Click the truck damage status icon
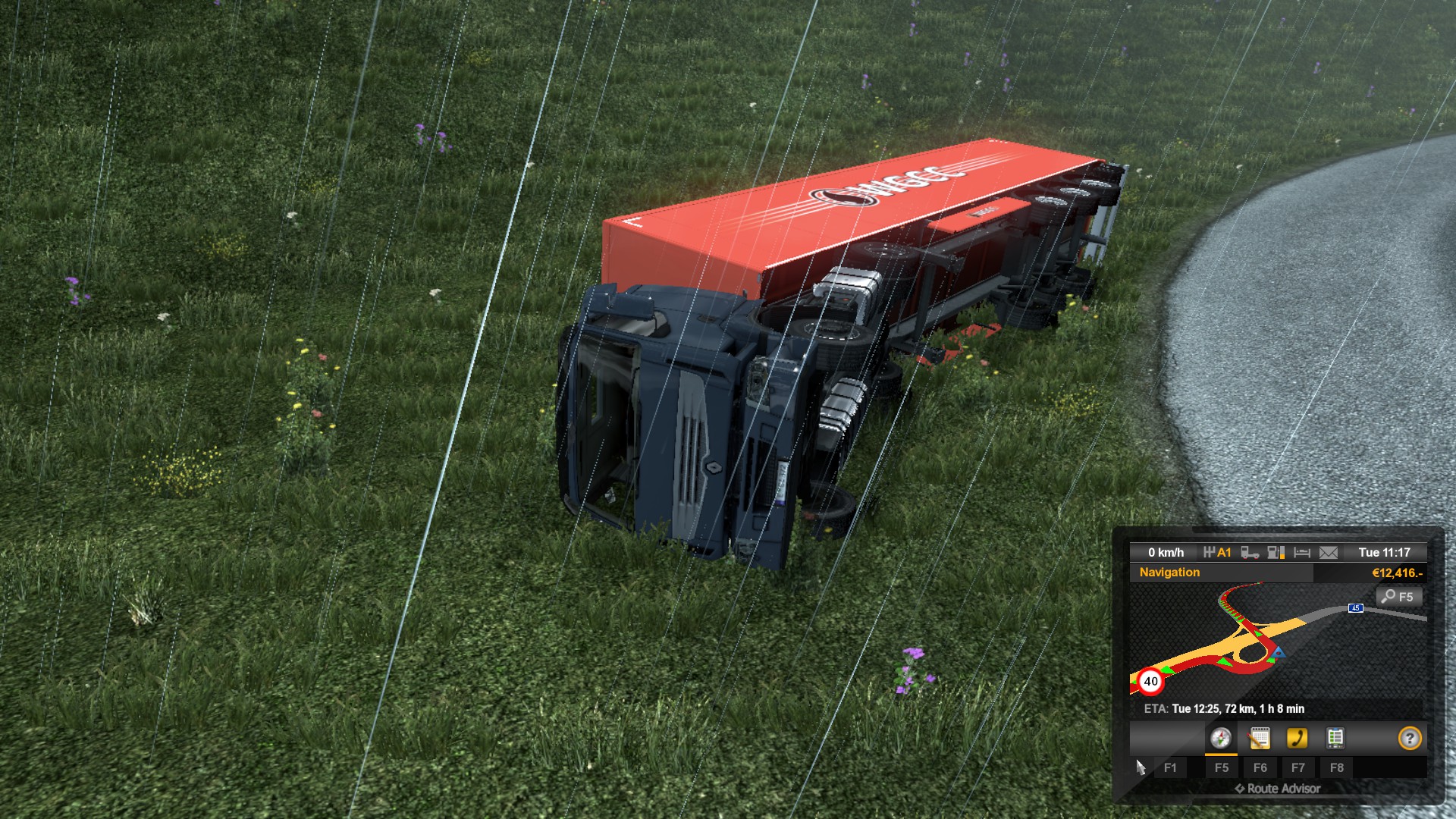Image resolution: width=1456 pixels, height=819 pixels. [x=1250, y=553]
